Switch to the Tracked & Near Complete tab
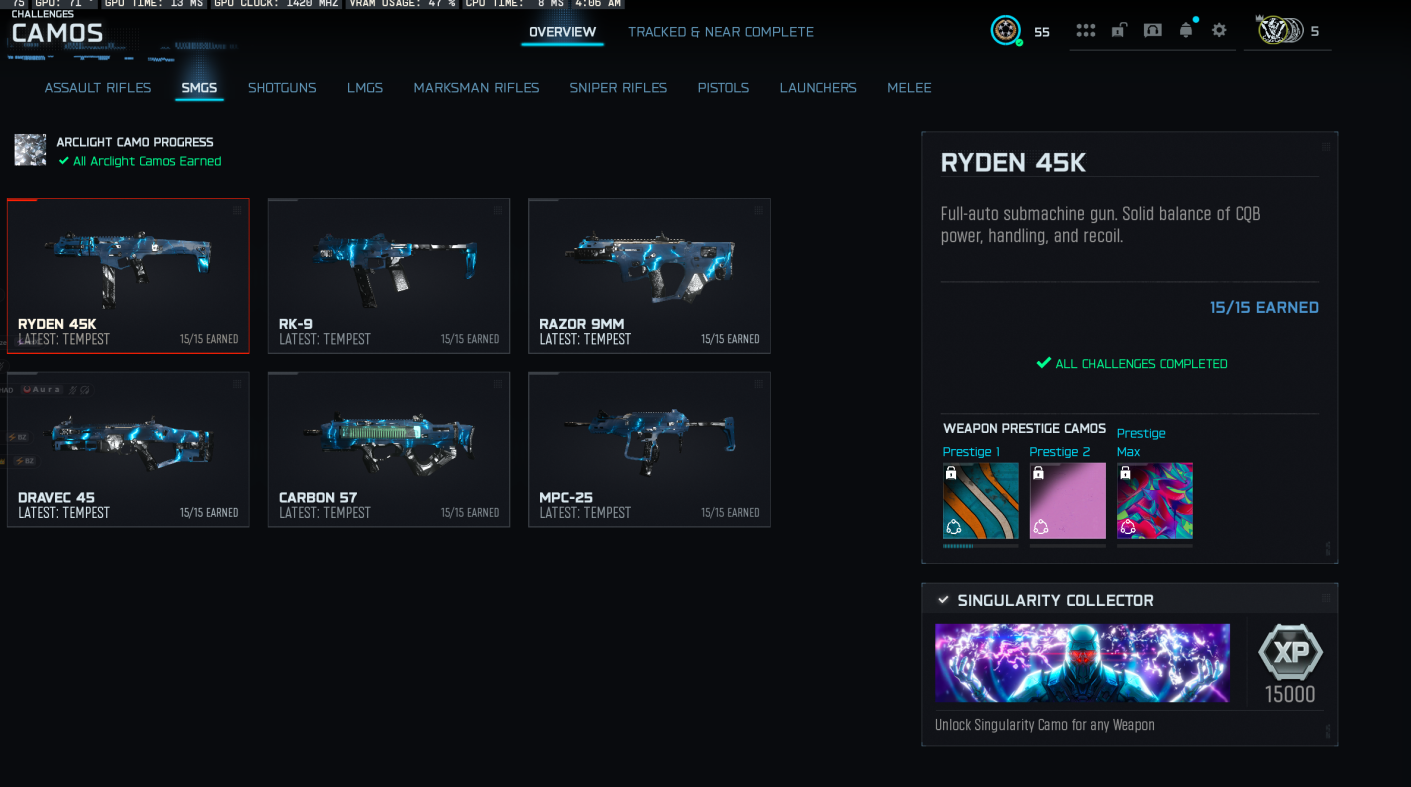The image size is (1411, 787). [721, 32]
